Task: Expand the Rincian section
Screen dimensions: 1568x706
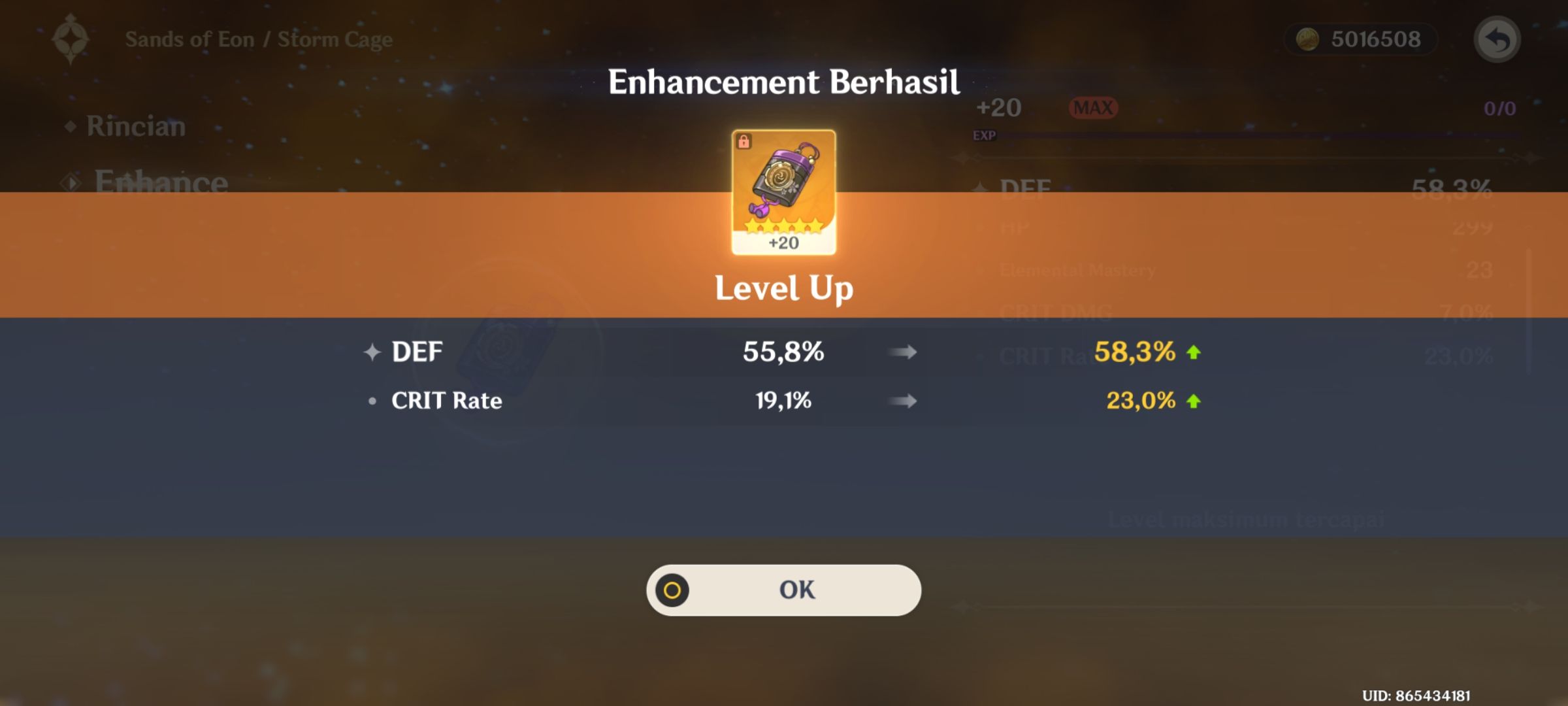Action: coord(135,127)
